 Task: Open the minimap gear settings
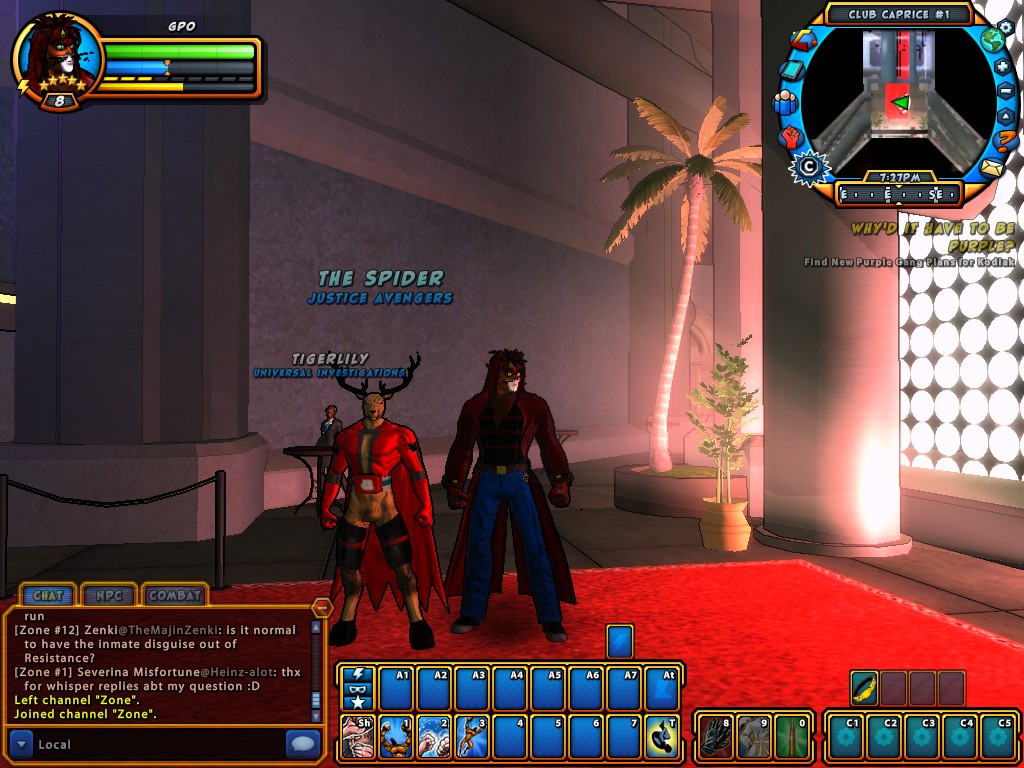click(x=1005, y=27)
